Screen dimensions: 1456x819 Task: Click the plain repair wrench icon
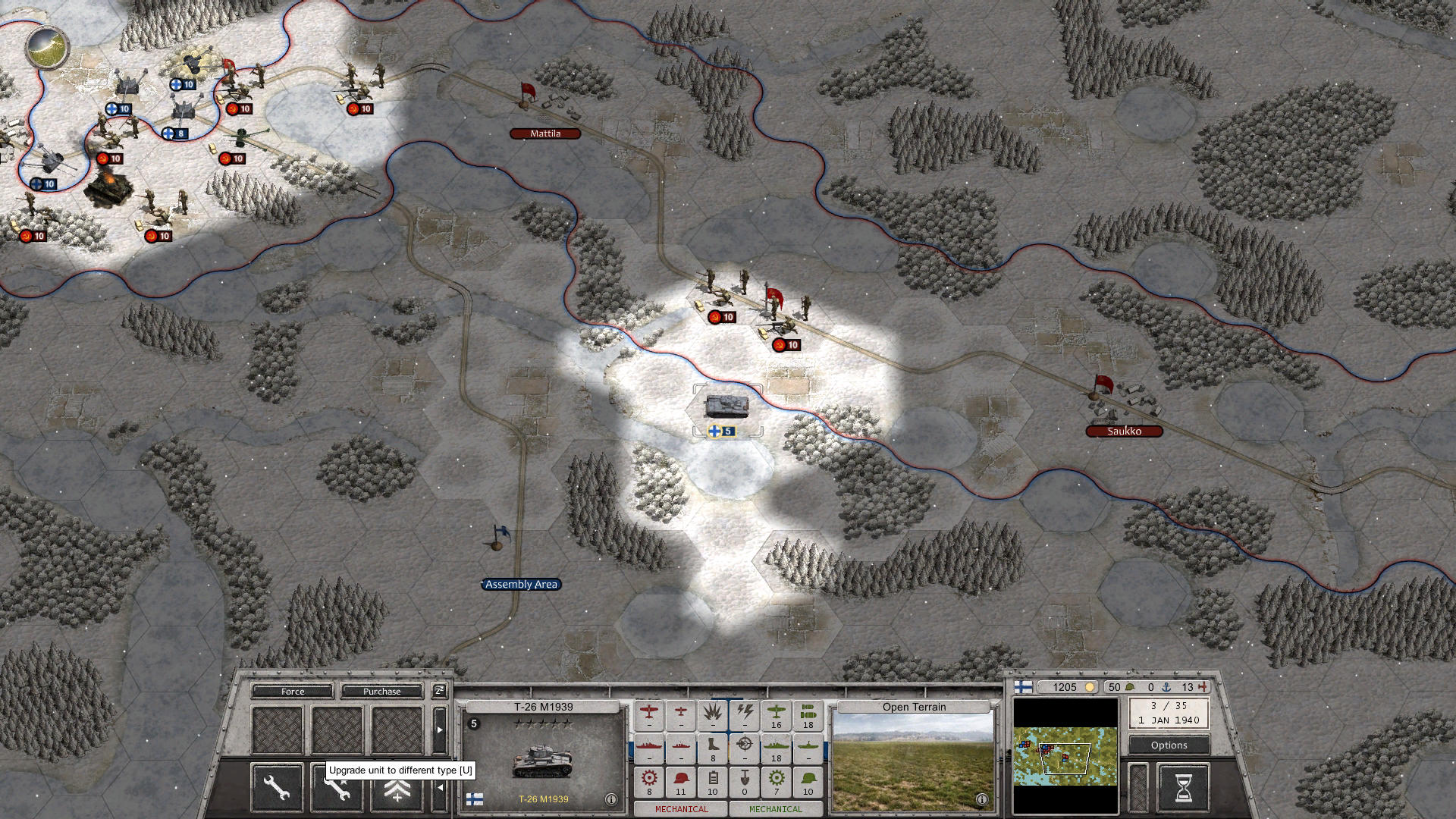click(276, 789)
